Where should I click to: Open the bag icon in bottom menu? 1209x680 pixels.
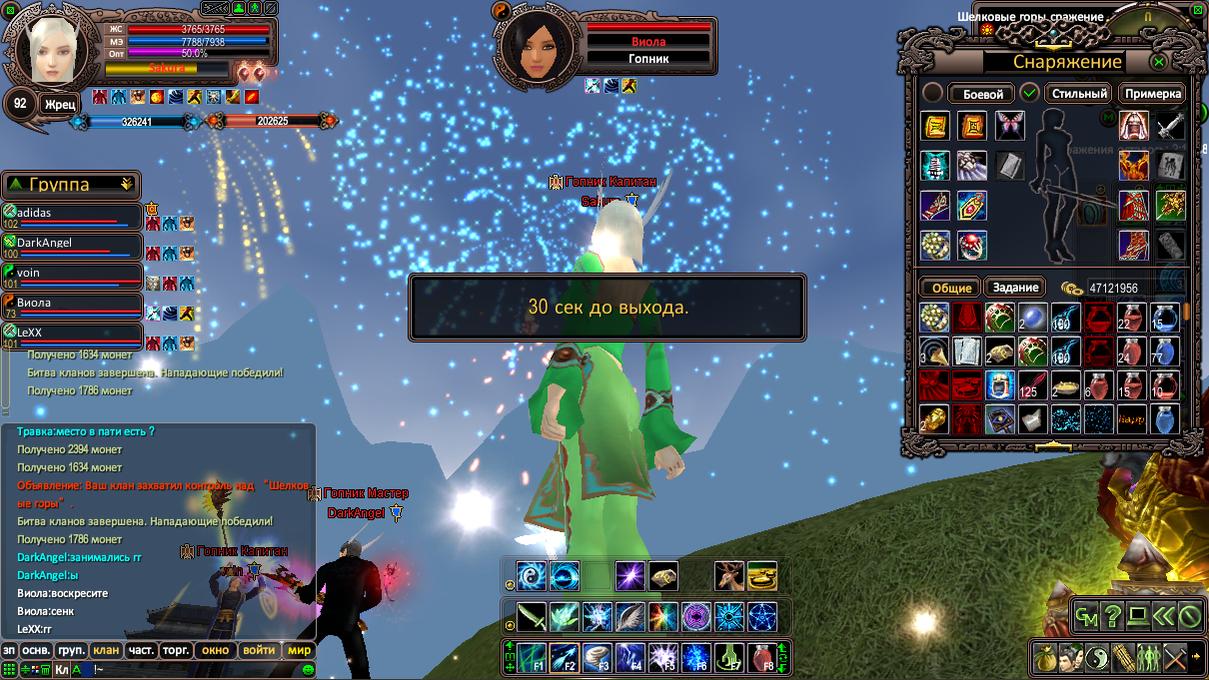click(1045, 658)
